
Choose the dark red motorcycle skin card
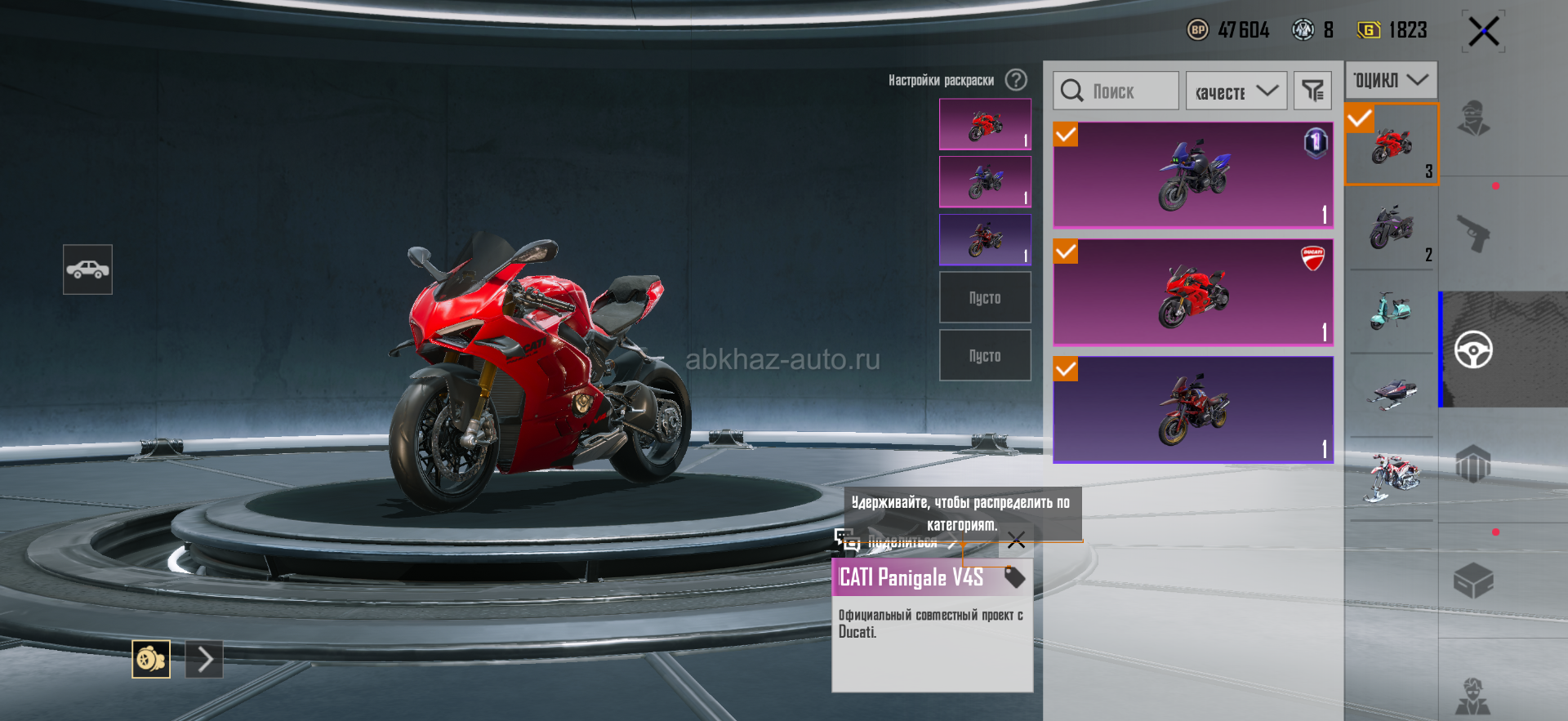(x=1193, y=409)
